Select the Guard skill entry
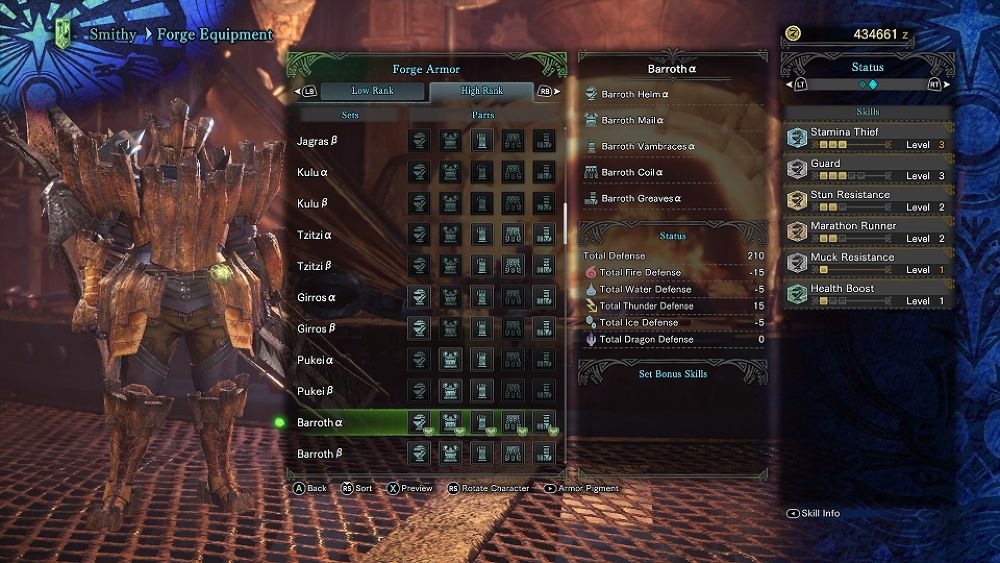The width and height of the screenshot is (1000, 563). 866,169
